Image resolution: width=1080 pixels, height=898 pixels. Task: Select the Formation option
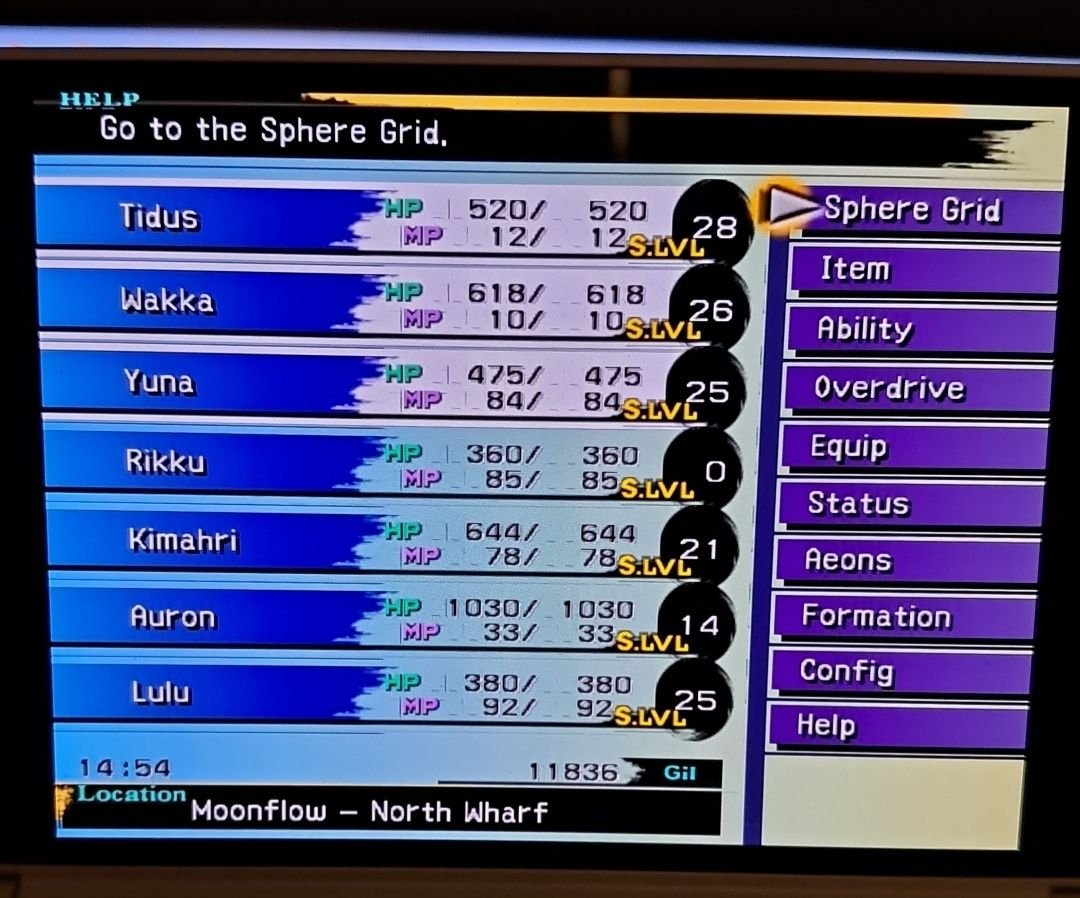point(900,616)
